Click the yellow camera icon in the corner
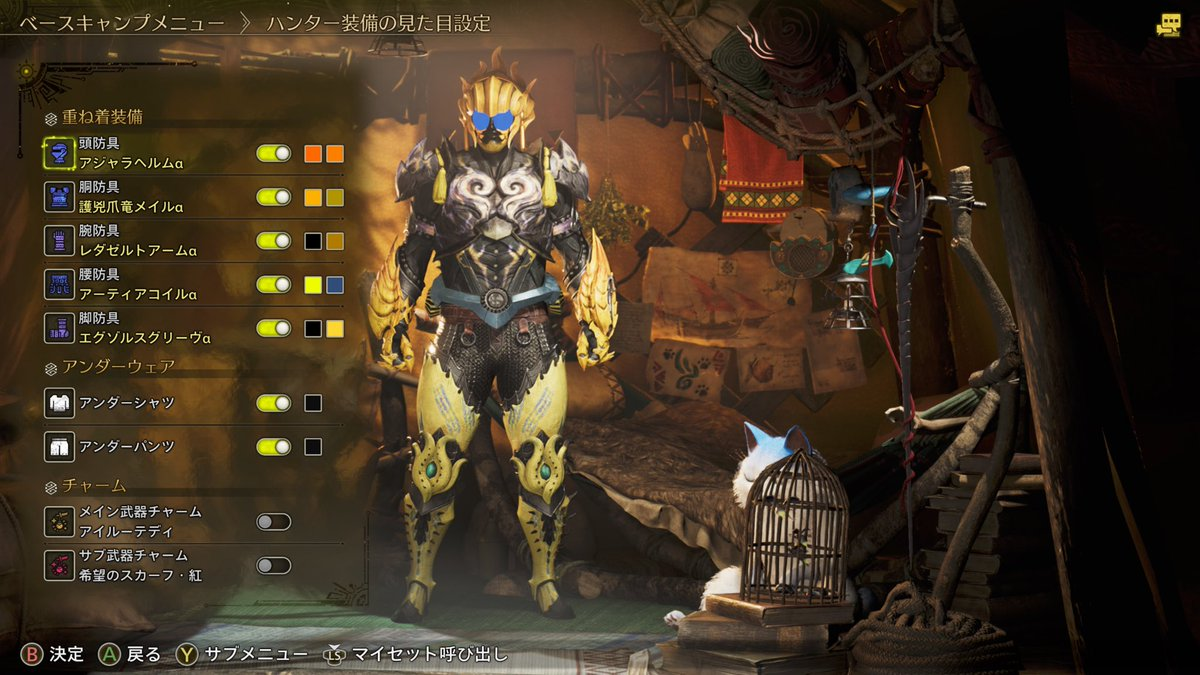The image size is (1200, 675). [x=1167, y=27]
